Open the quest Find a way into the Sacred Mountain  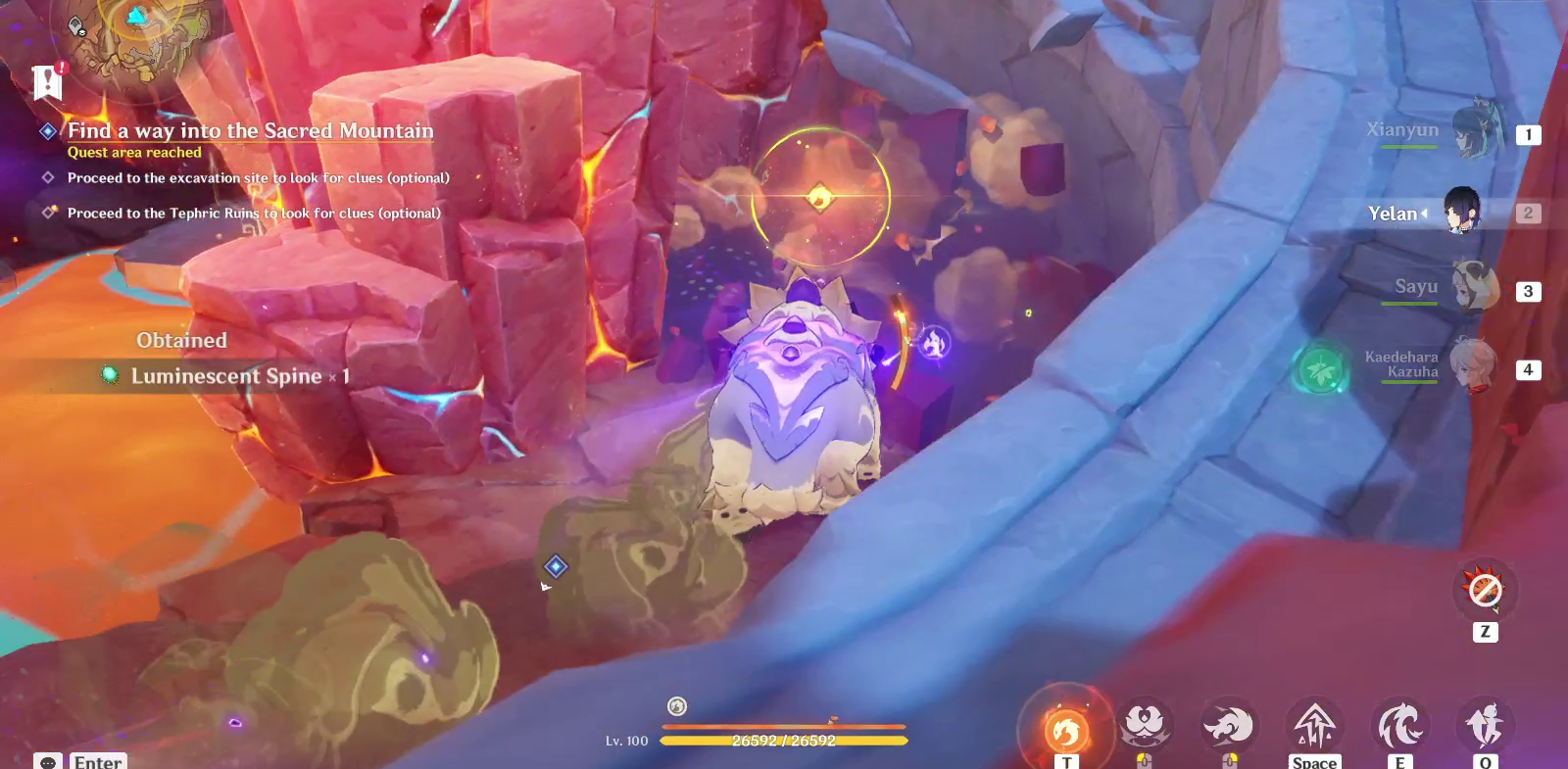click(x=250, y=131)
